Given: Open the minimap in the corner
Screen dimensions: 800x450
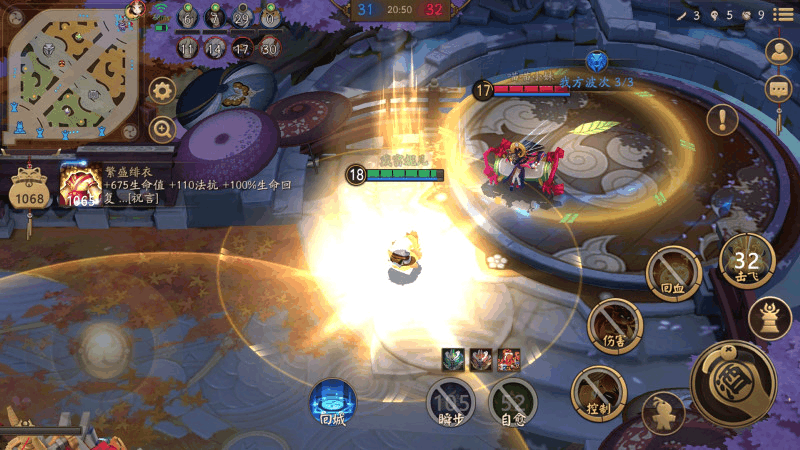Looking at the screenshot, I should [68, 76].
